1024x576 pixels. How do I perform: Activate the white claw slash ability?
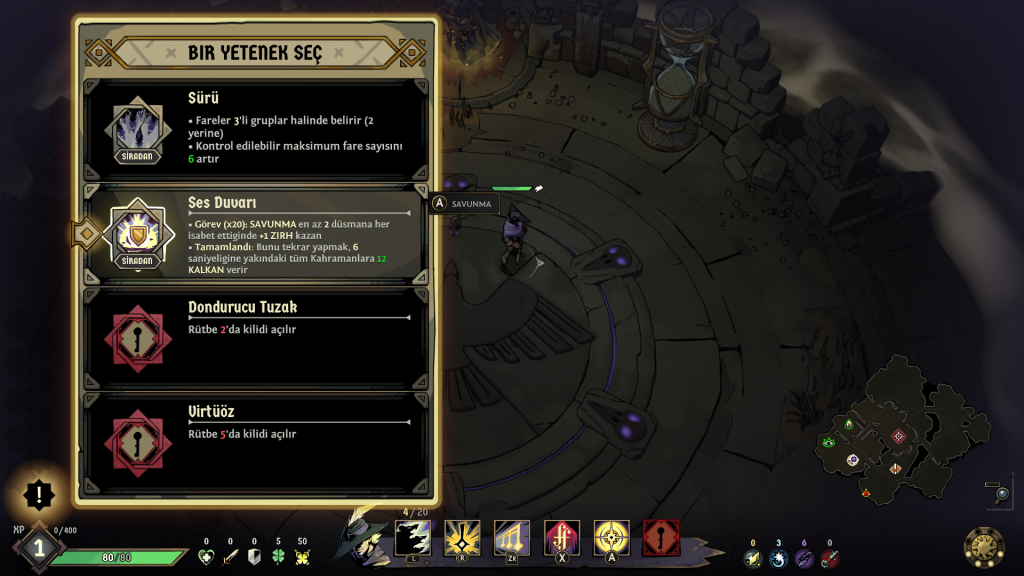413,538
